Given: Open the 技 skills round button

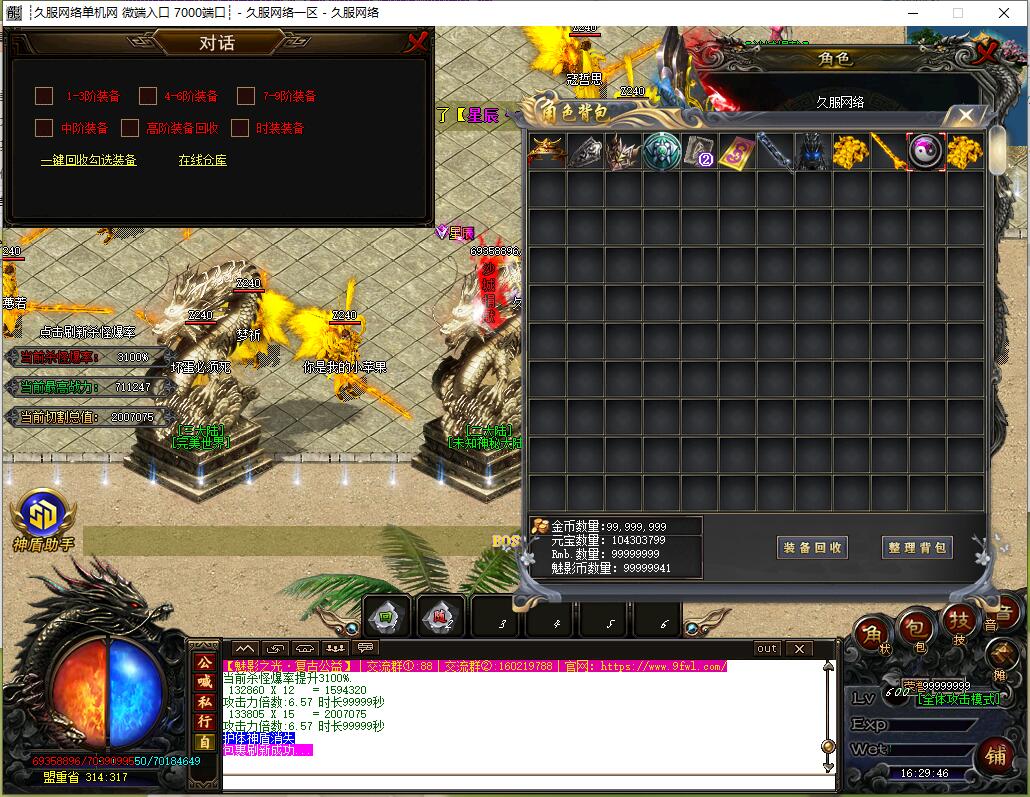Looking at the screenshot, I should 960,624.
